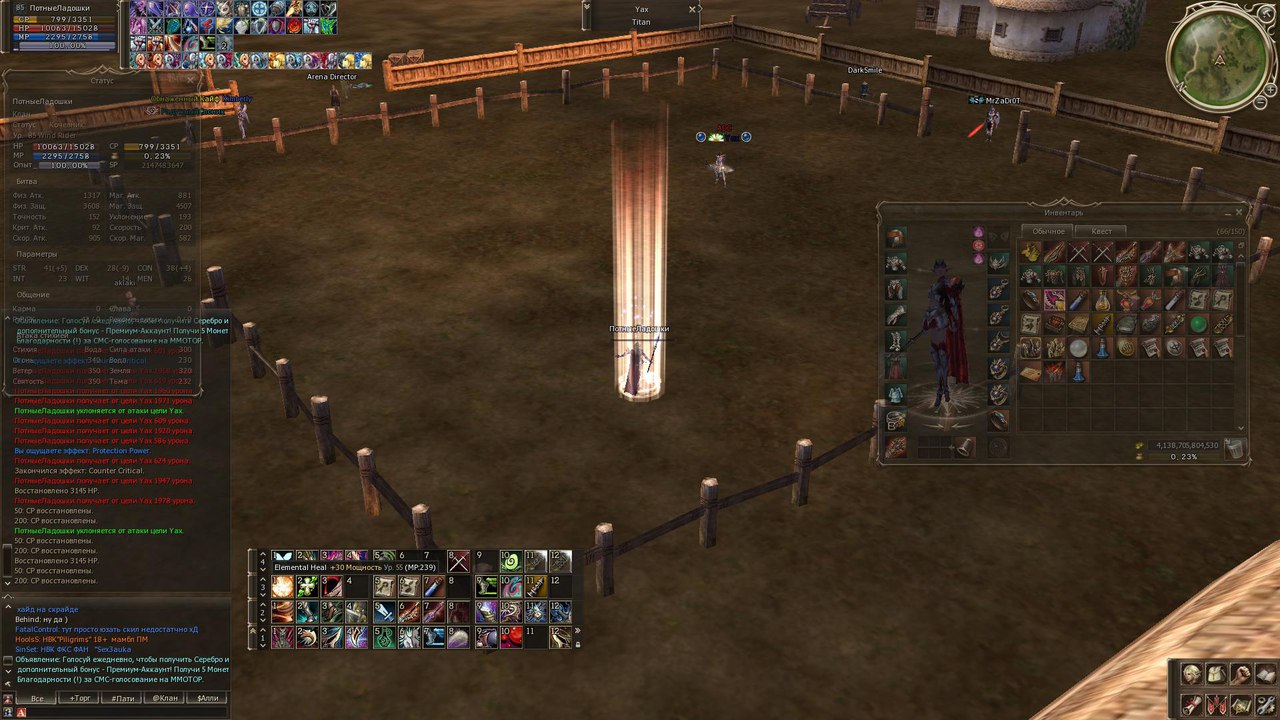Click the chat message input field
Screen dimensions: 1280x720
coord(120,712)
